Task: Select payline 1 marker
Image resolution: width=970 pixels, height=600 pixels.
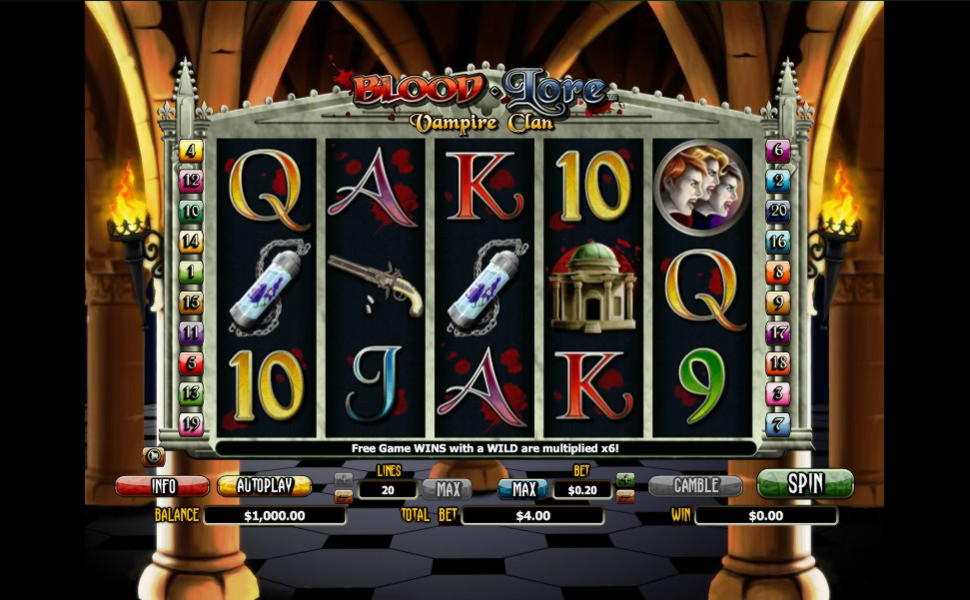Action: click(x=191, y=272)
